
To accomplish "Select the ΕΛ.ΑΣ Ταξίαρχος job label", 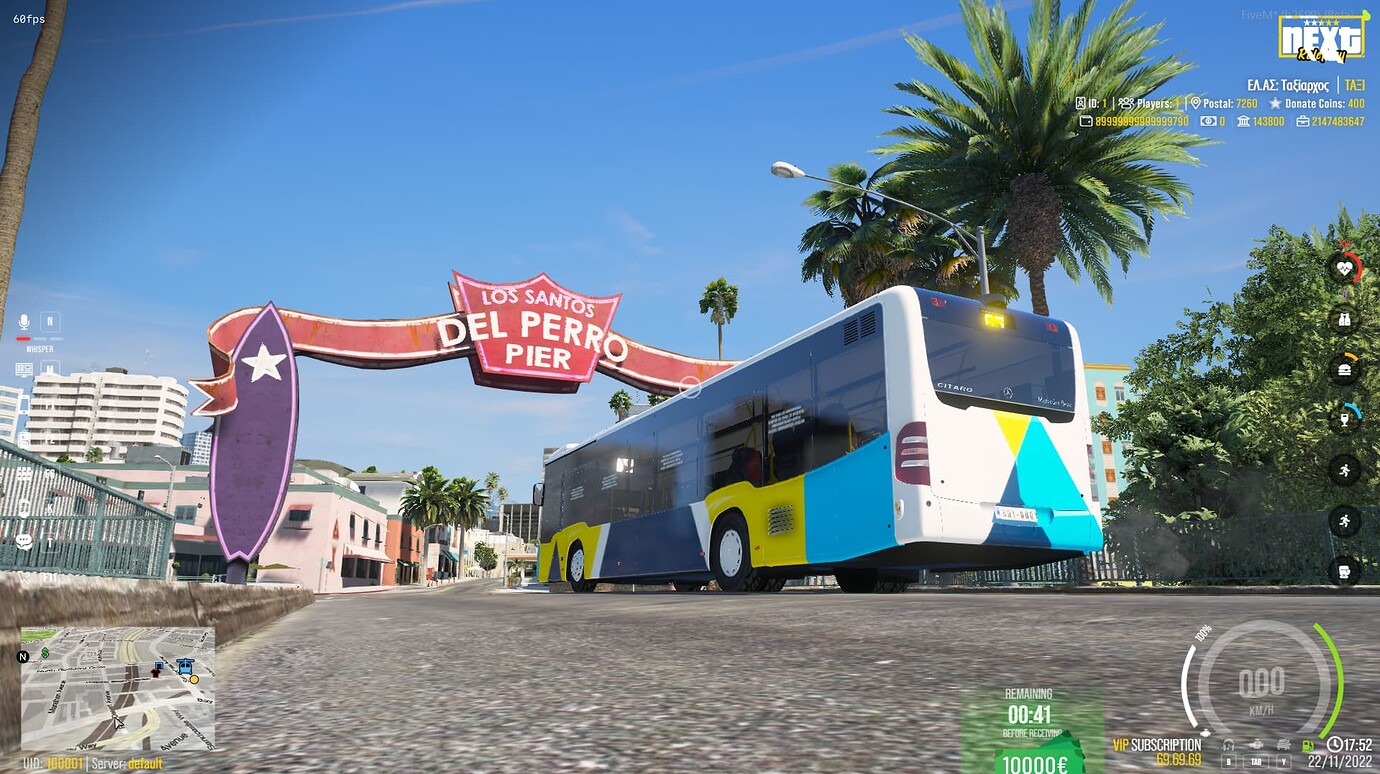I will click(1288, 85).
